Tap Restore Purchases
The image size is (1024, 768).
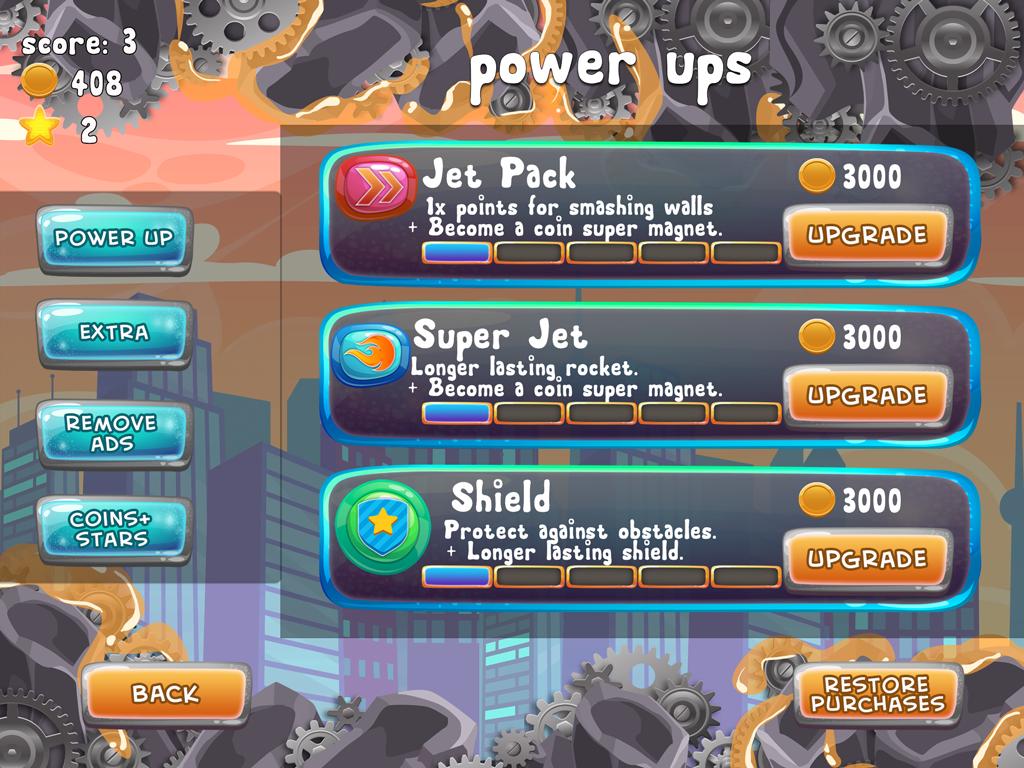(877, 694)
